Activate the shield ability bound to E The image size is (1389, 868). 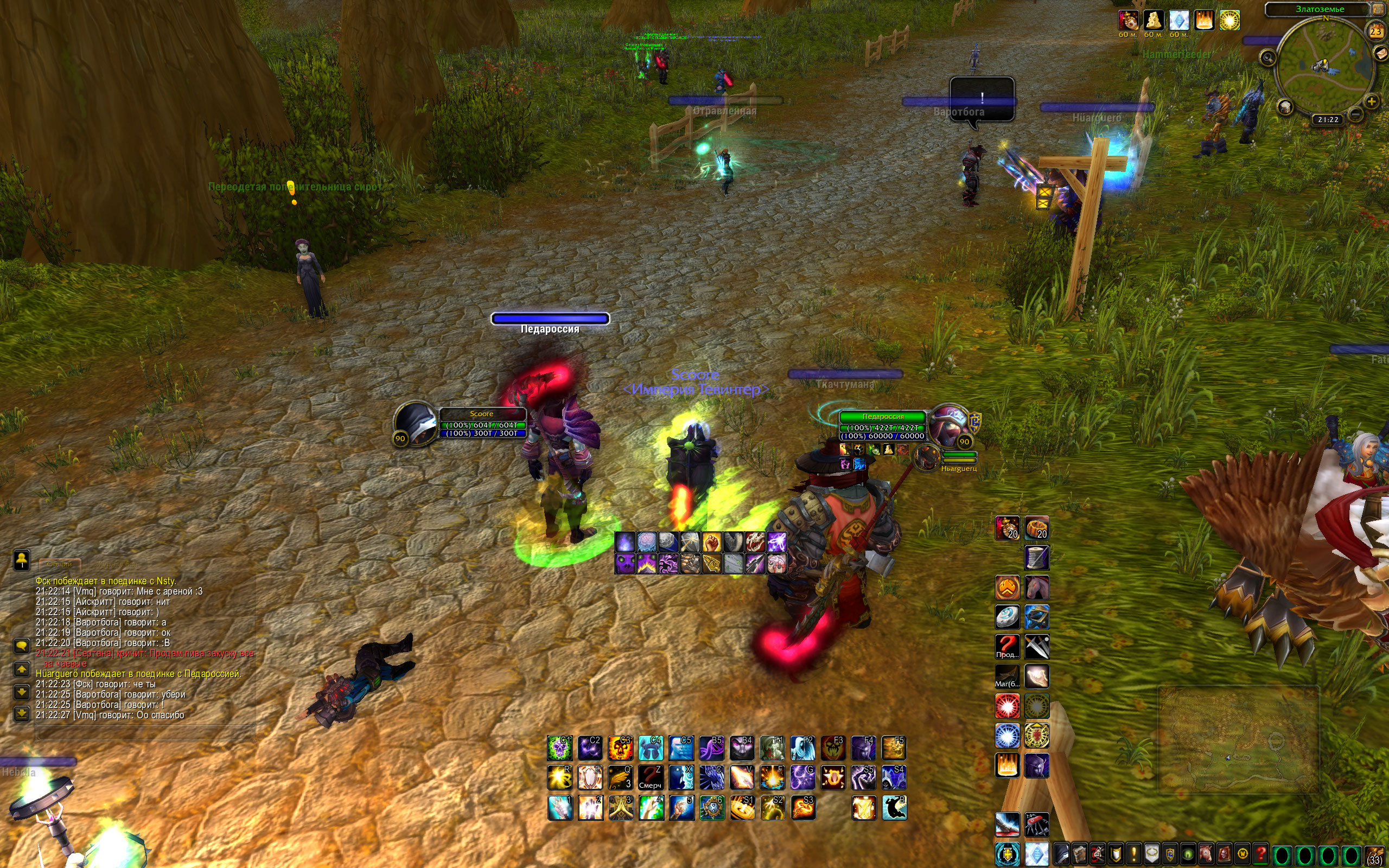point(589,778)
